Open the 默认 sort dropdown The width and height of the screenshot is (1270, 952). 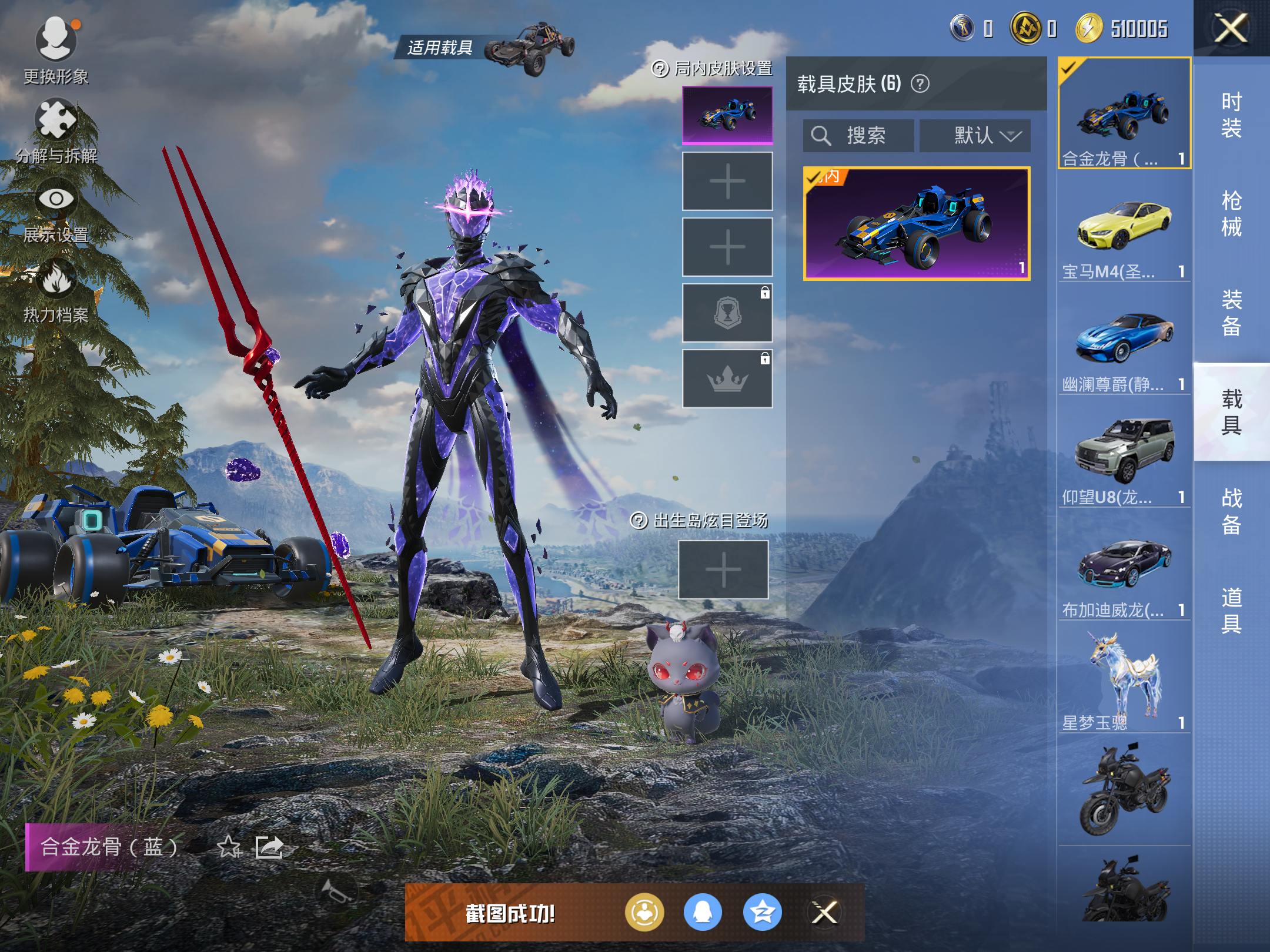[x=975, y=136]
